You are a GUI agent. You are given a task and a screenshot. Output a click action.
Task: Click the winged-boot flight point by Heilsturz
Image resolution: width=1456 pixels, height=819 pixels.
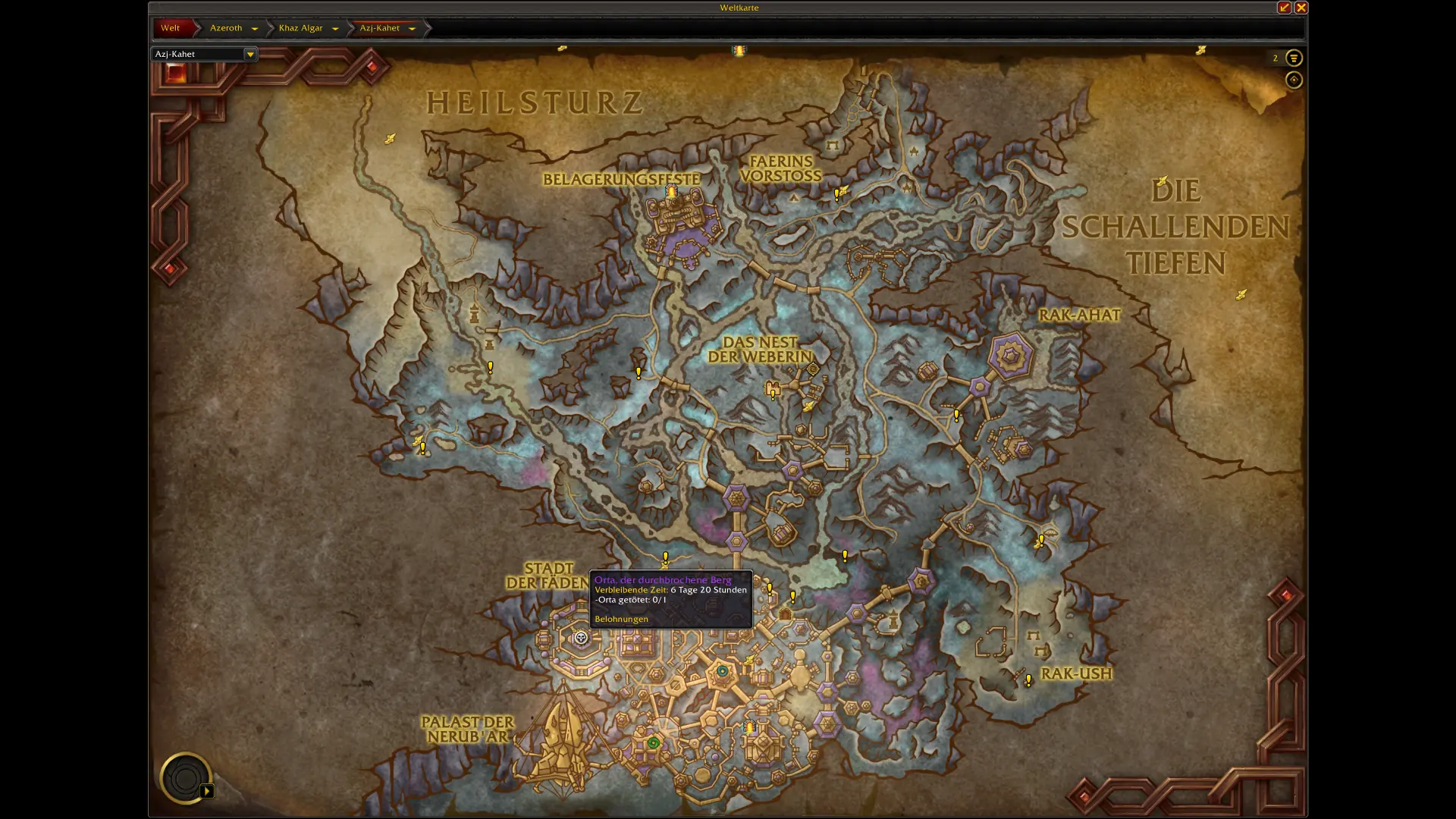pyautogui.click(x=390, y=139)
